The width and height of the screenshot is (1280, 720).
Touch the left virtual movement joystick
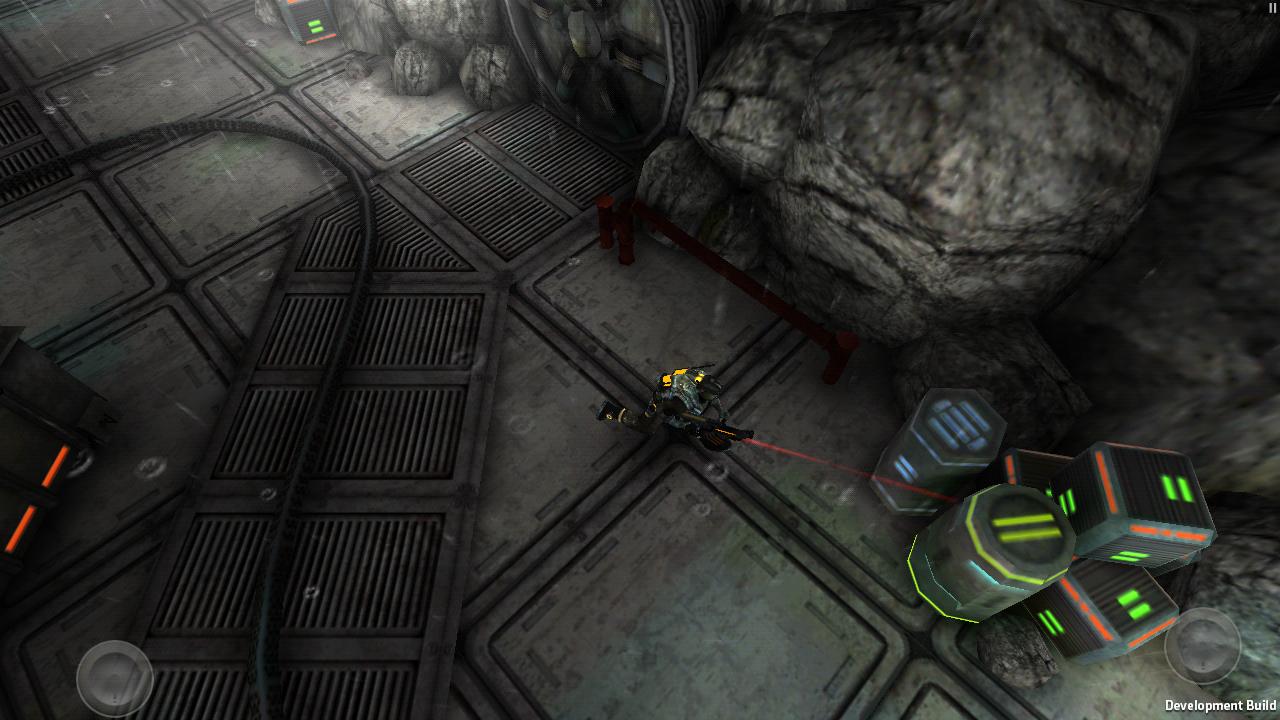tap(115, 678)
